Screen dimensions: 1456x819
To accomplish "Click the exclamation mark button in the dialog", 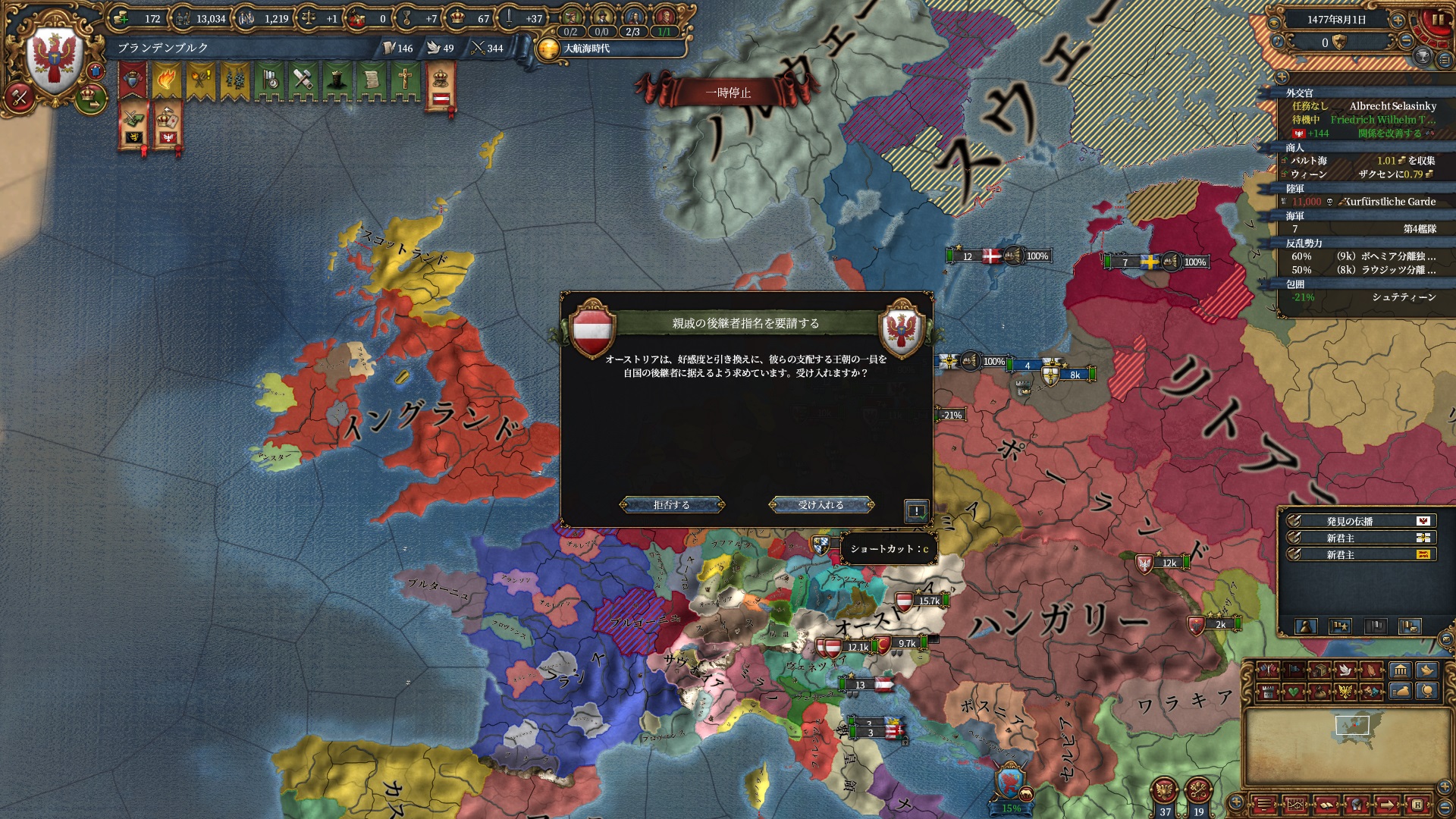I will pos(916,511).
